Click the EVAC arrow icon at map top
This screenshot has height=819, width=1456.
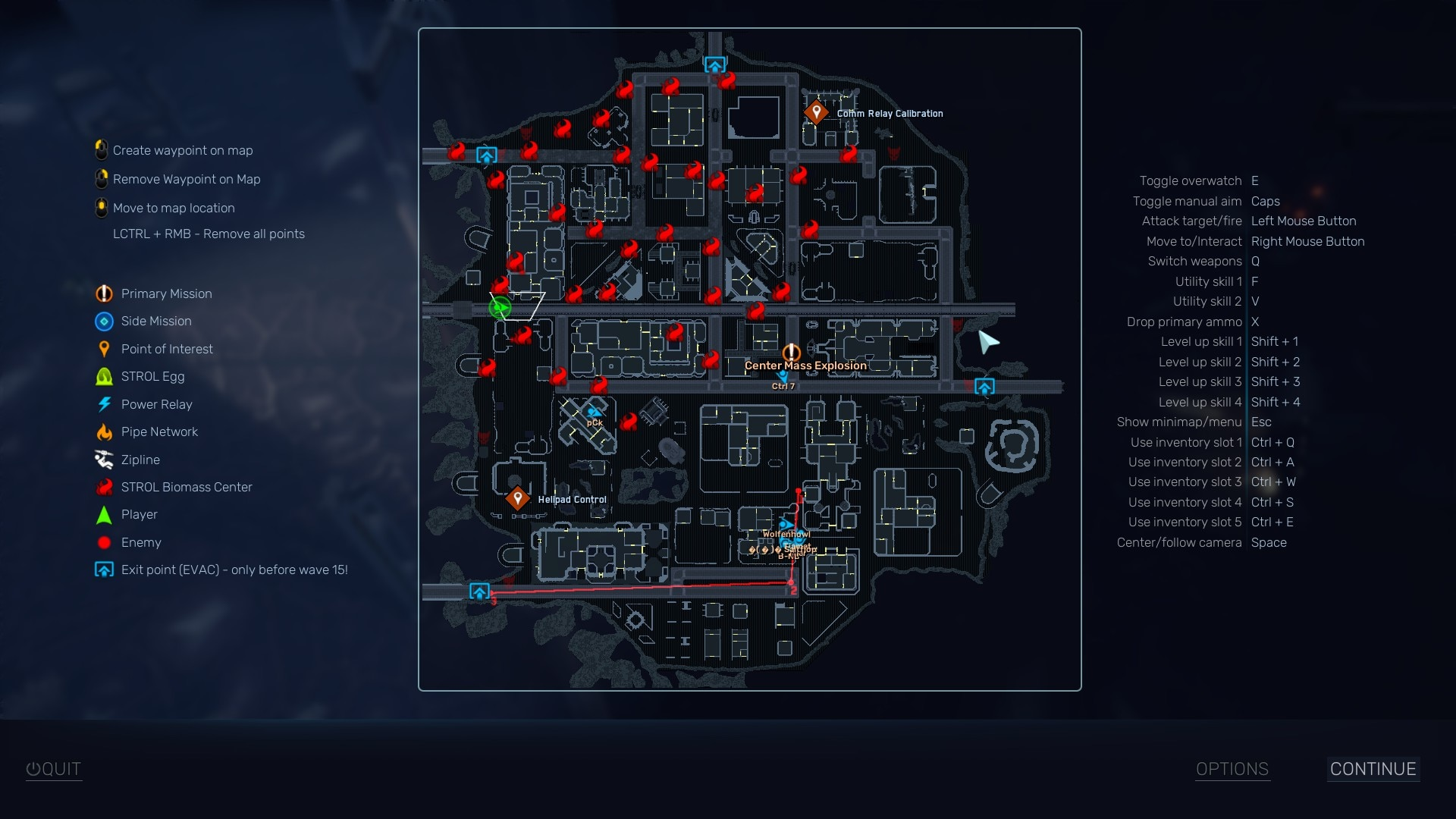pos(714,65)
